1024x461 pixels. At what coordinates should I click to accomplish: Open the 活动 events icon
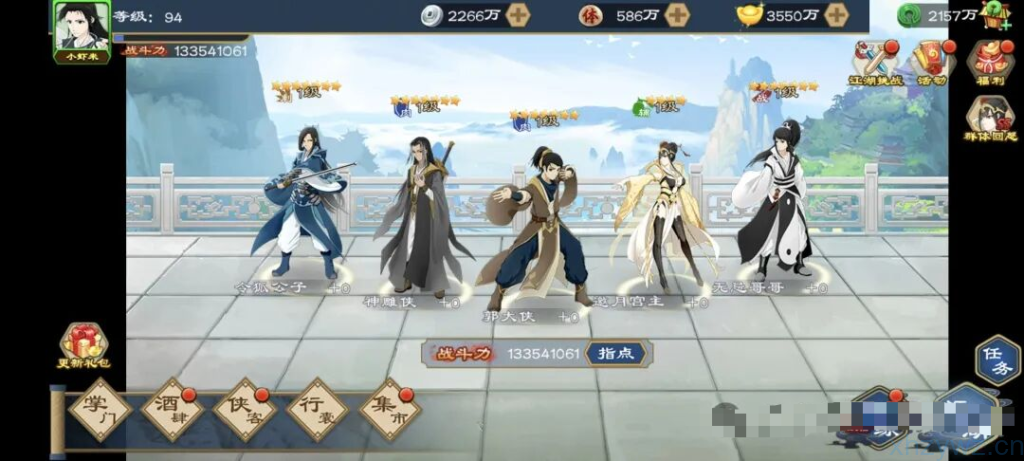click(932, 61)
